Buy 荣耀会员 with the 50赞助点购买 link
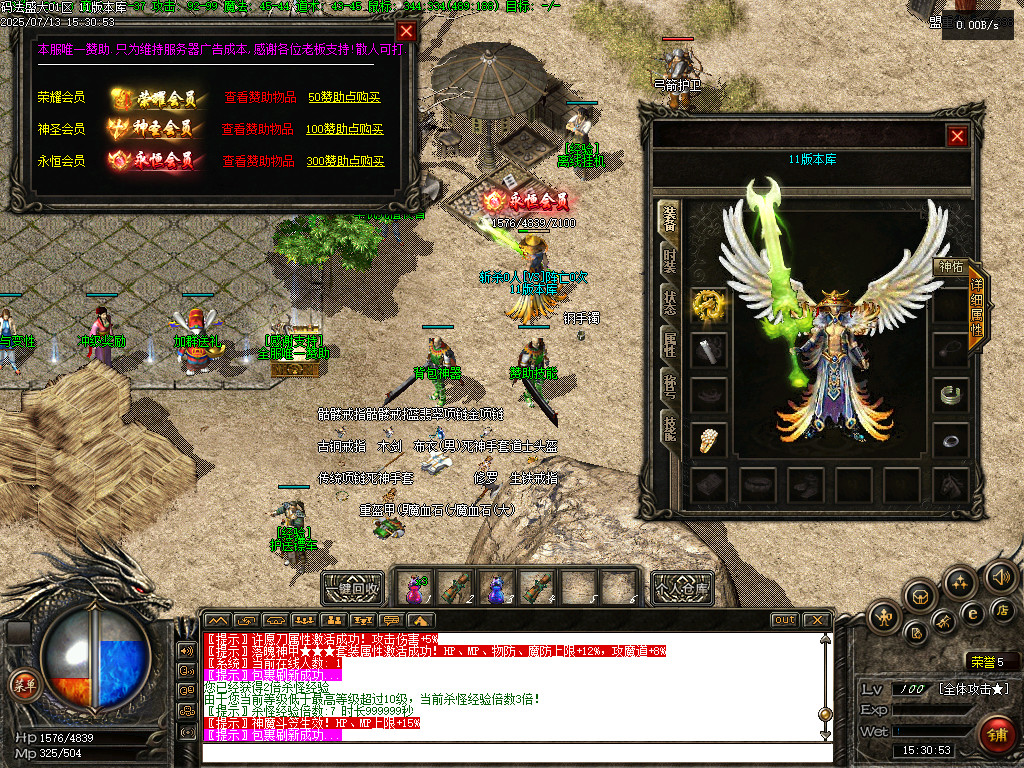Viewport: 1024px width, 768px height. (x=345, y=98)
